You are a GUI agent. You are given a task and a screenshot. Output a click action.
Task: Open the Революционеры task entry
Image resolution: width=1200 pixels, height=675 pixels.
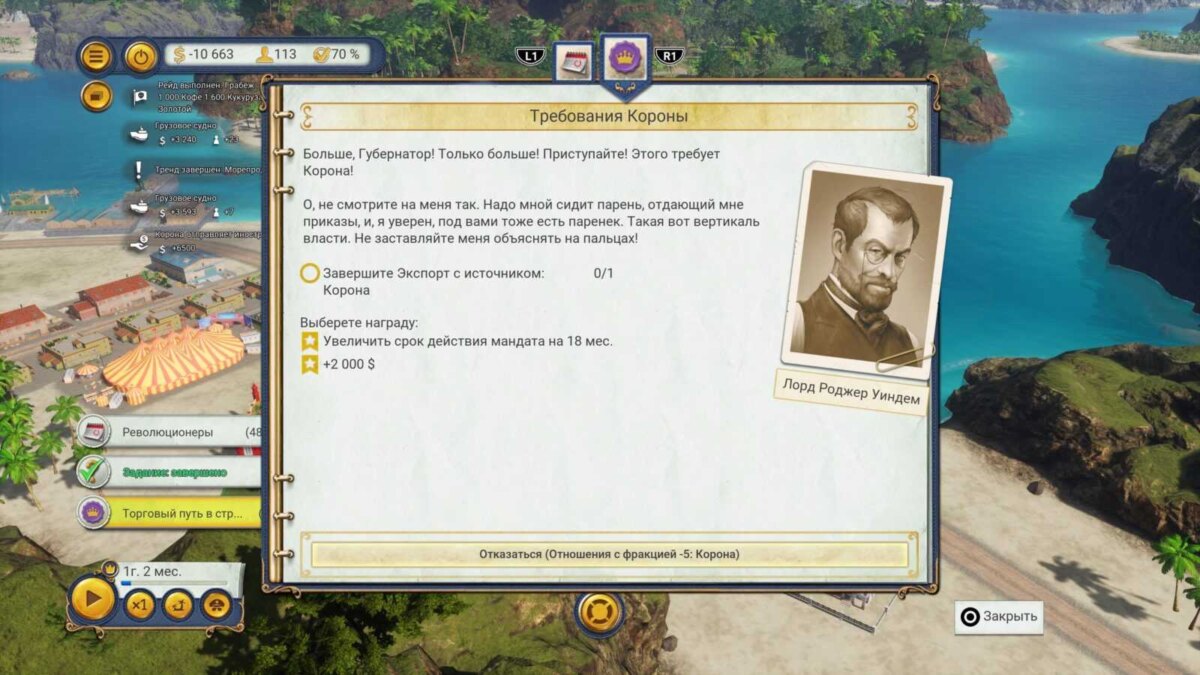(168, 432)
